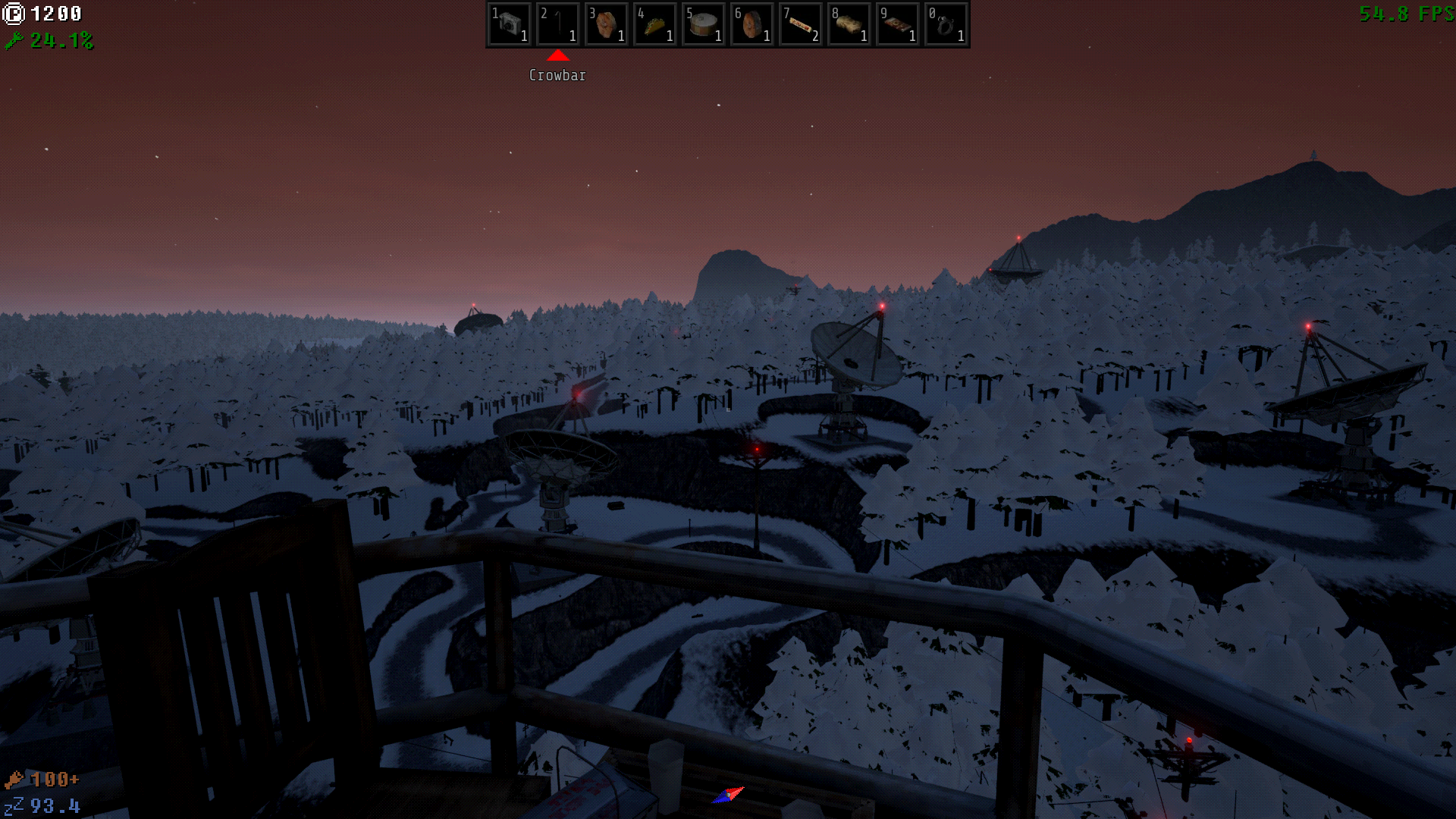Viewport: 1456px width, 819px height.
Task: Pick the round tin can hotbar slot
Action: tap(704, 24)
